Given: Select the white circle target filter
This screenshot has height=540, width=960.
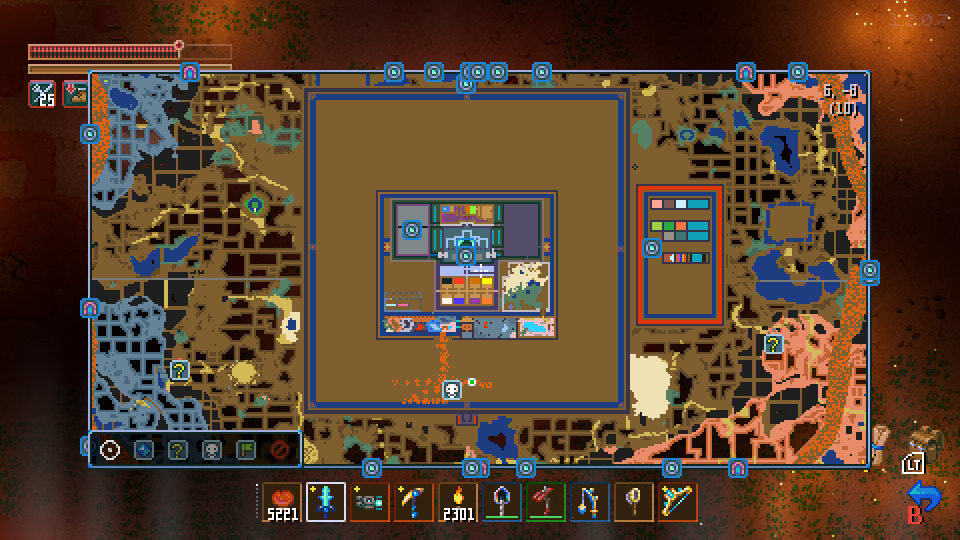Looking at the screenshot, I should (110, 450).
